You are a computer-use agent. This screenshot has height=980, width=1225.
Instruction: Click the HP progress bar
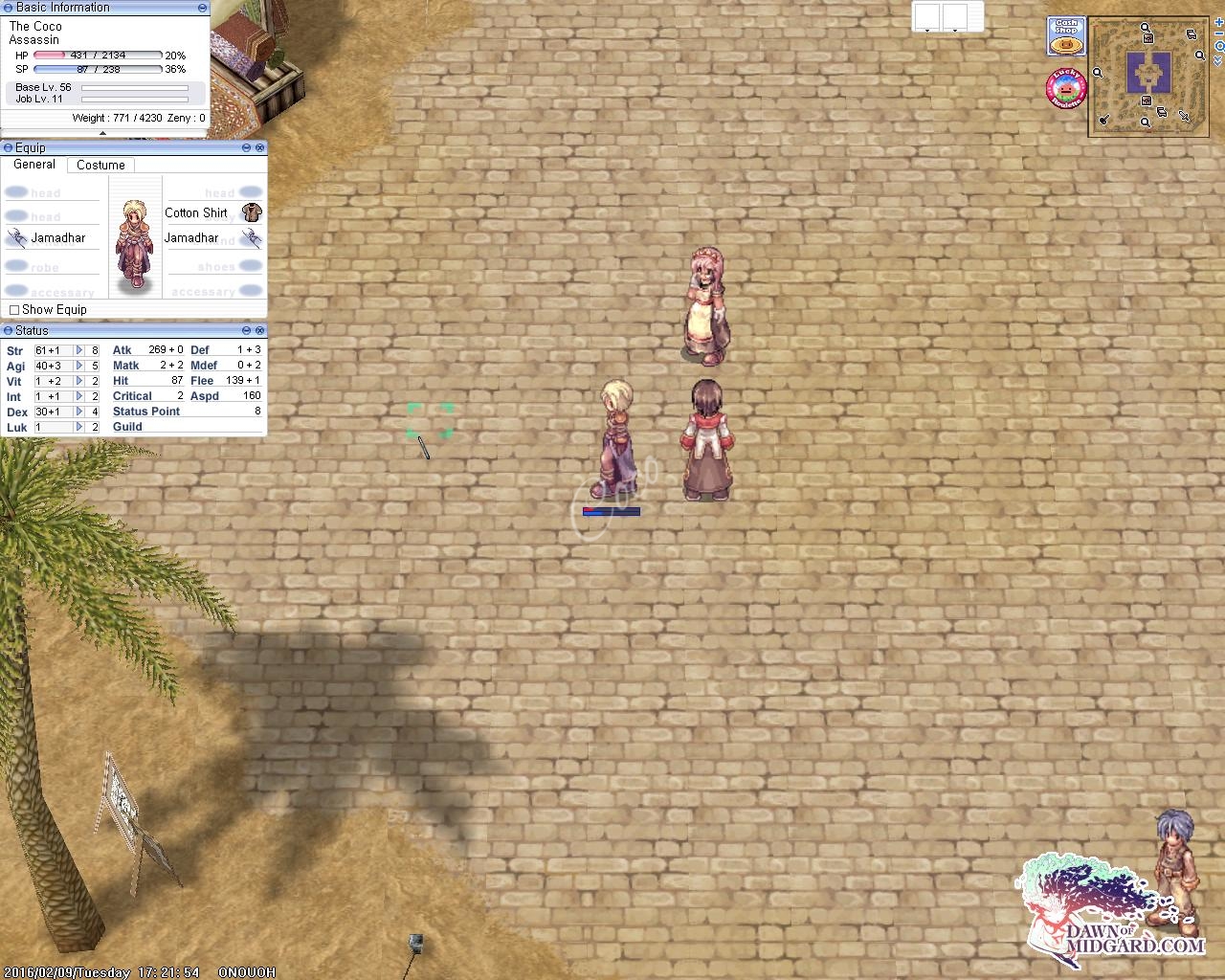[96, 56]
